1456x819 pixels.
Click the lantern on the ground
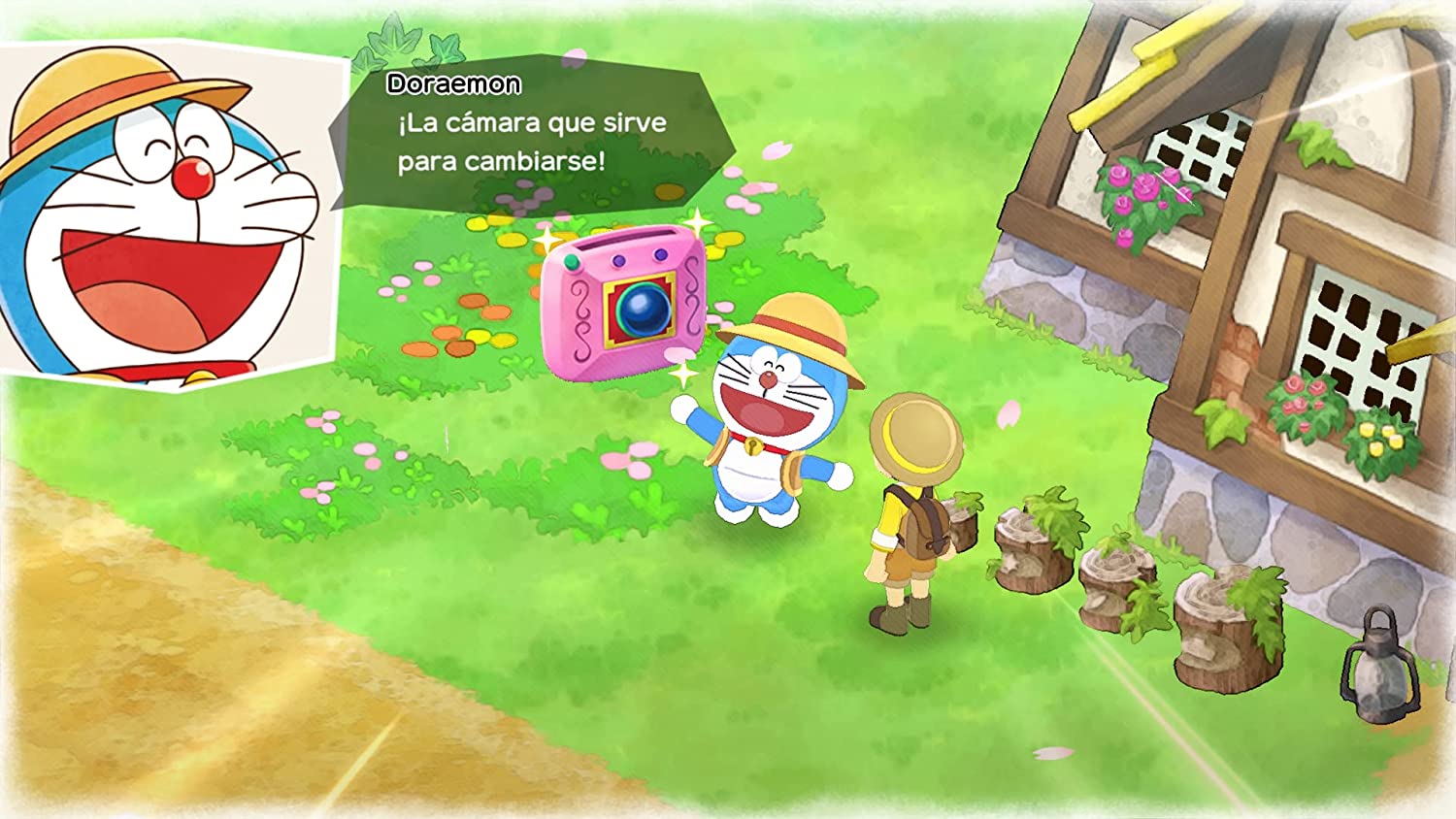tap(1378, 670)
